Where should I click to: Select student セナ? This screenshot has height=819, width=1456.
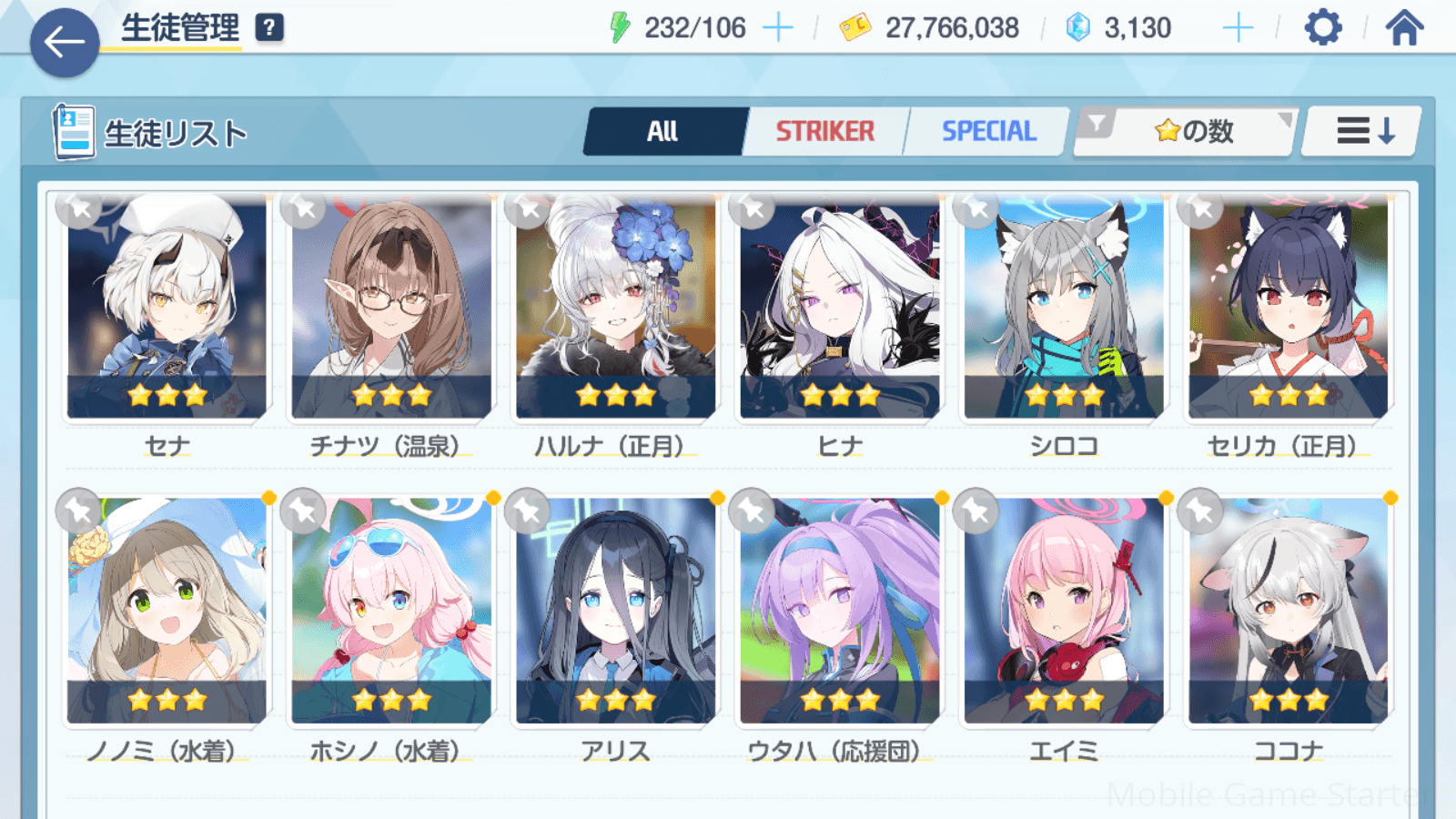click(167, 309)
